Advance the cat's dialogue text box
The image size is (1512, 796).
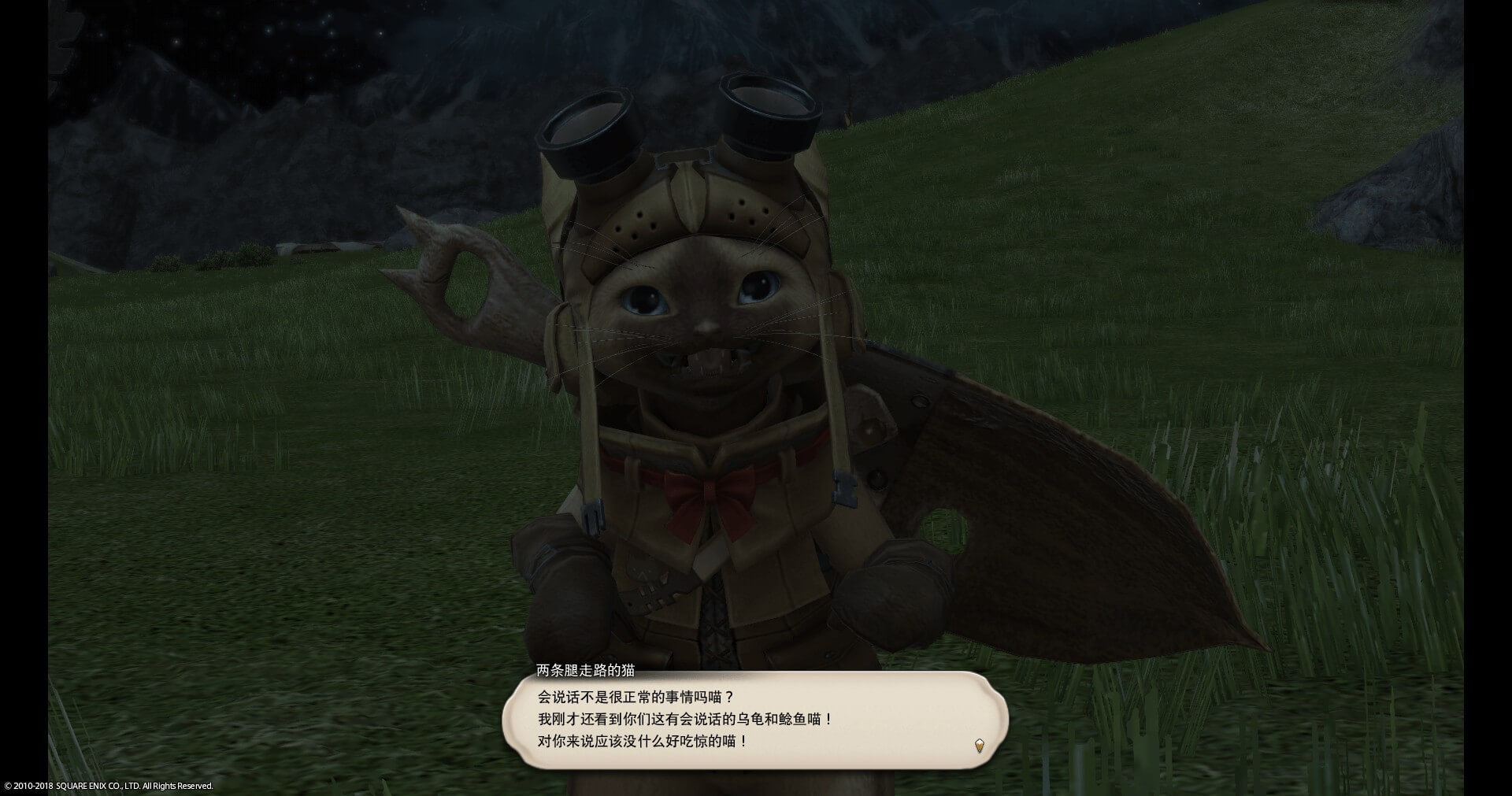coord(754,720)
